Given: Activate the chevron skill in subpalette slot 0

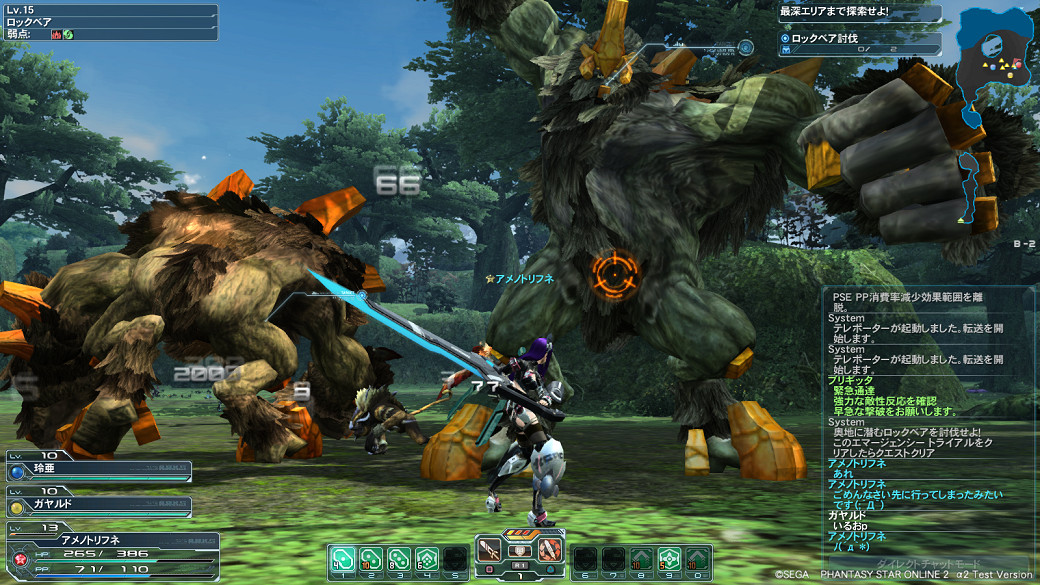Looking at the screenshot, I should [x=697, y=557].
